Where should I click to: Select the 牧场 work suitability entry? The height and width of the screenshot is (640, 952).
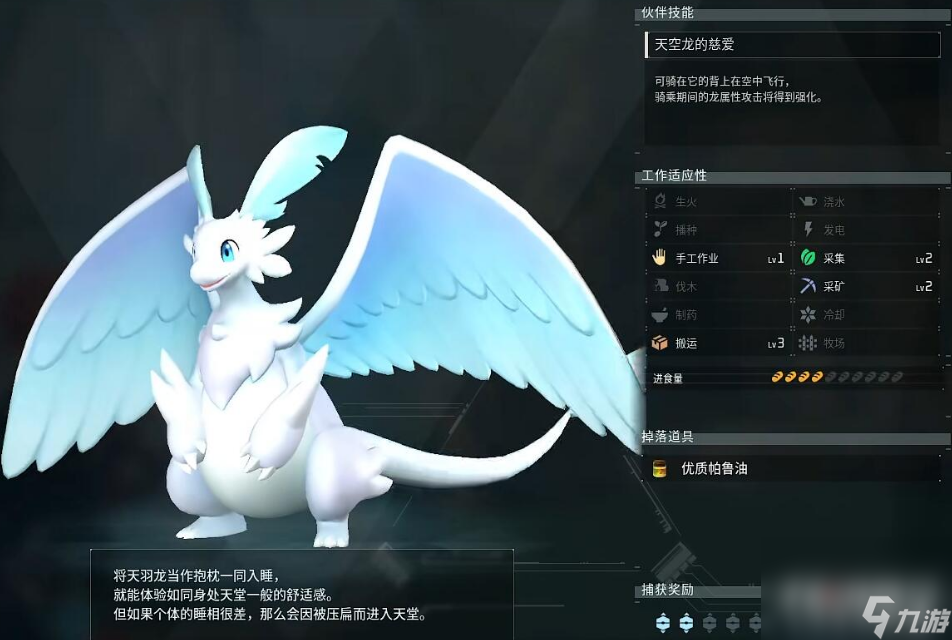(x=866, y=343)
